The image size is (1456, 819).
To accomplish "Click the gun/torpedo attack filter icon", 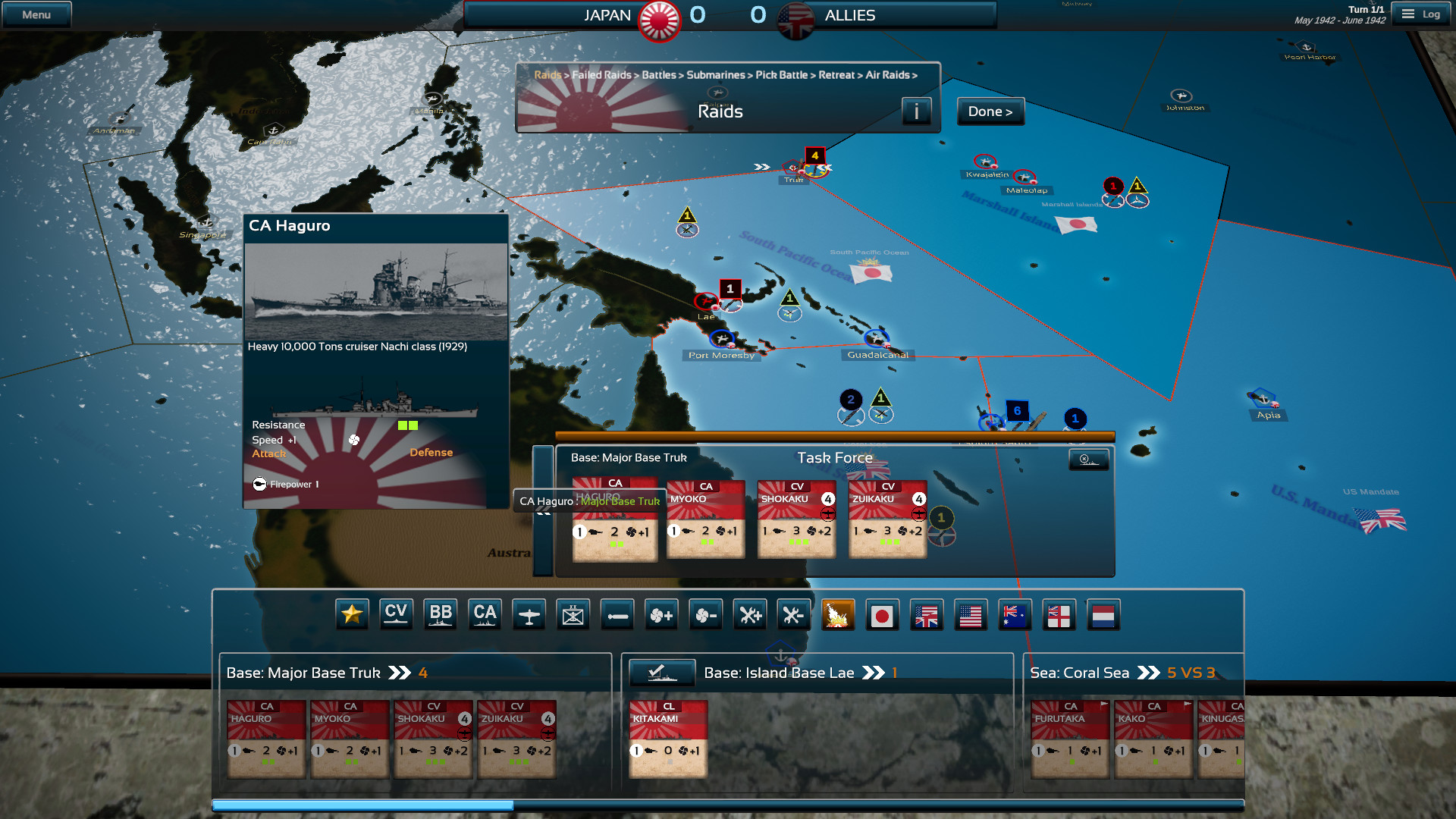I will tap(617, 614).
